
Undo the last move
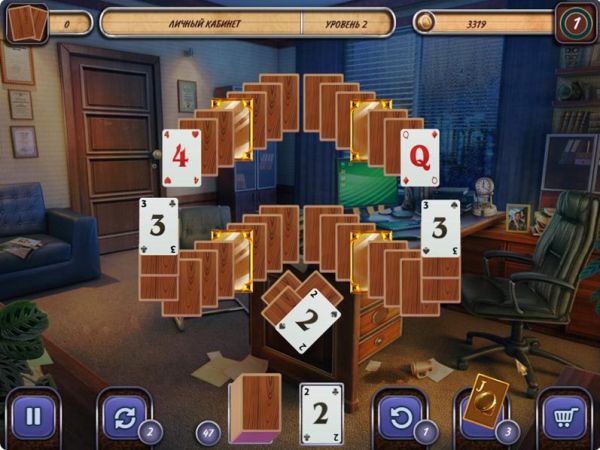coord(400,416)
